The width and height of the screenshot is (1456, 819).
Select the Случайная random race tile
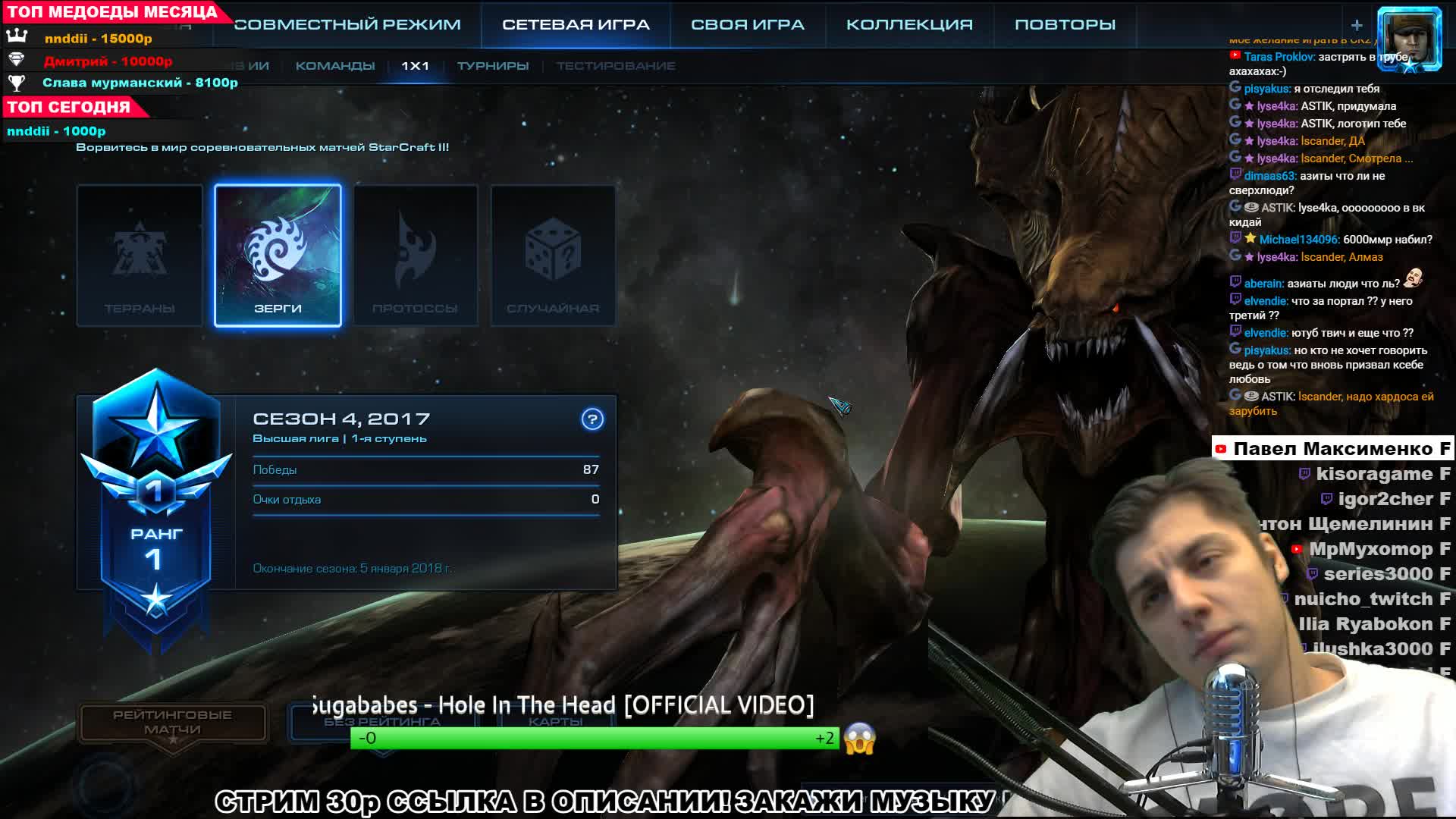coord(553,256)
